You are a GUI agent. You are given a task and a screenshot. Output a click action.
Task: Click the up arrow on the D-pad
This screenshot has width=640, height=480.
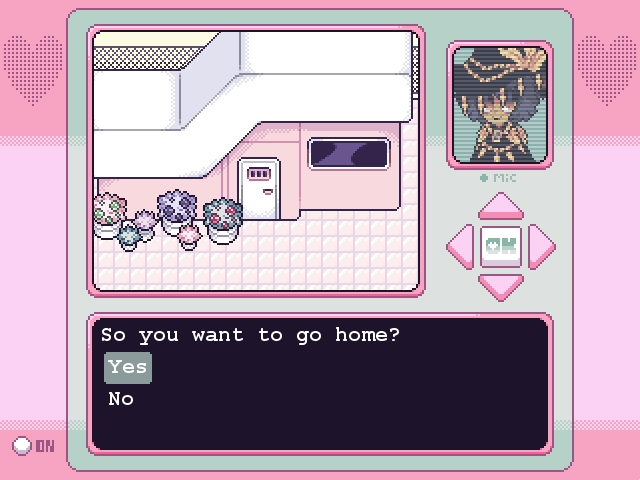pyautogui.click(x=500, y=207)
